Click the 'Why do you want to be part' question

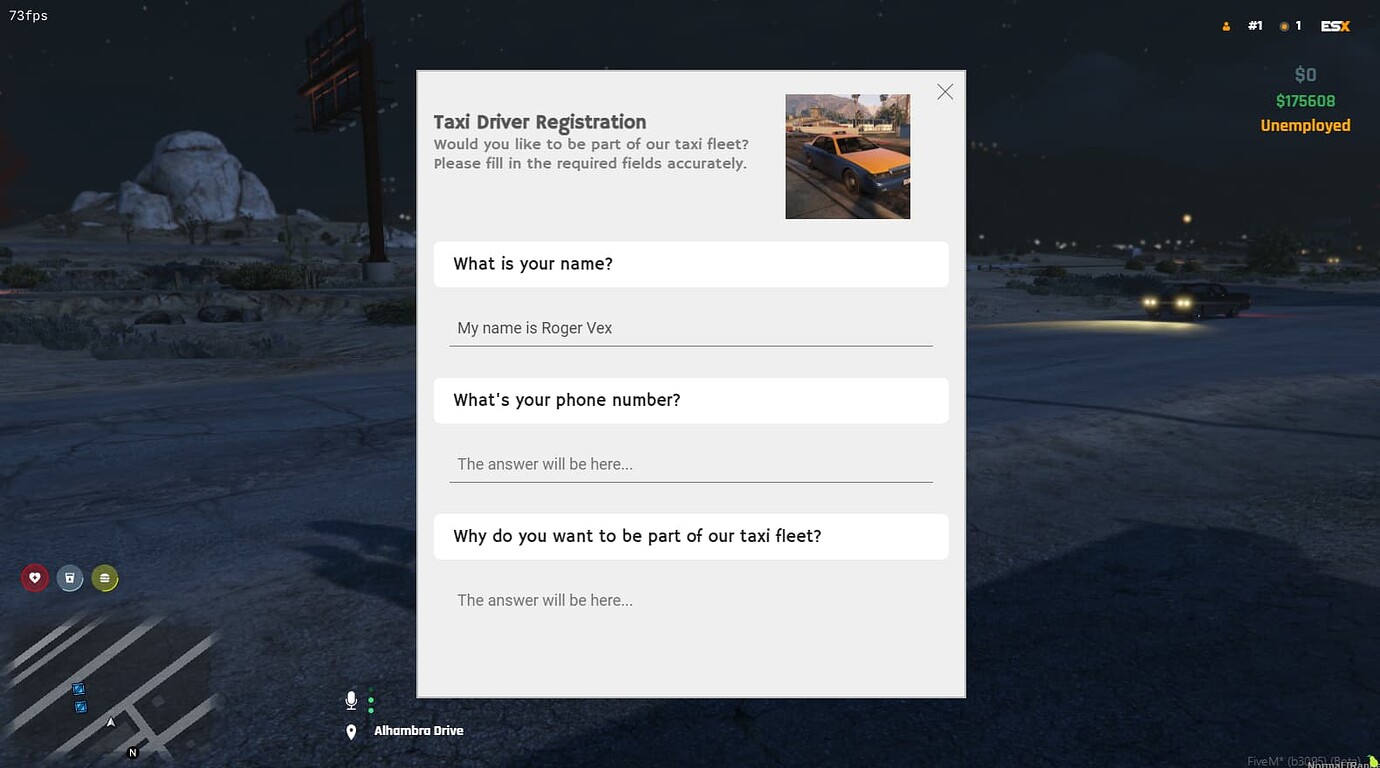click(x=691, y=536)
